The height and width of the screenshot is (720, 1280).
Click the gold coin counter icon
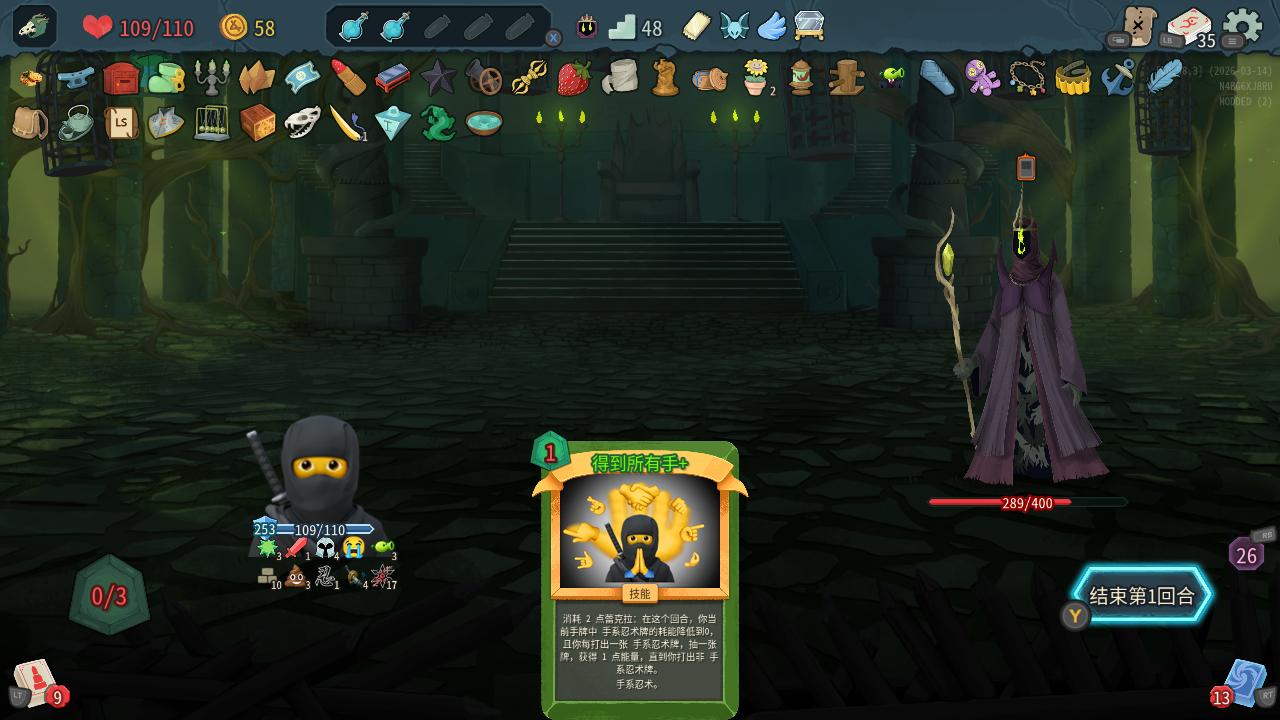pyautogui.click(x=233, y=27)
